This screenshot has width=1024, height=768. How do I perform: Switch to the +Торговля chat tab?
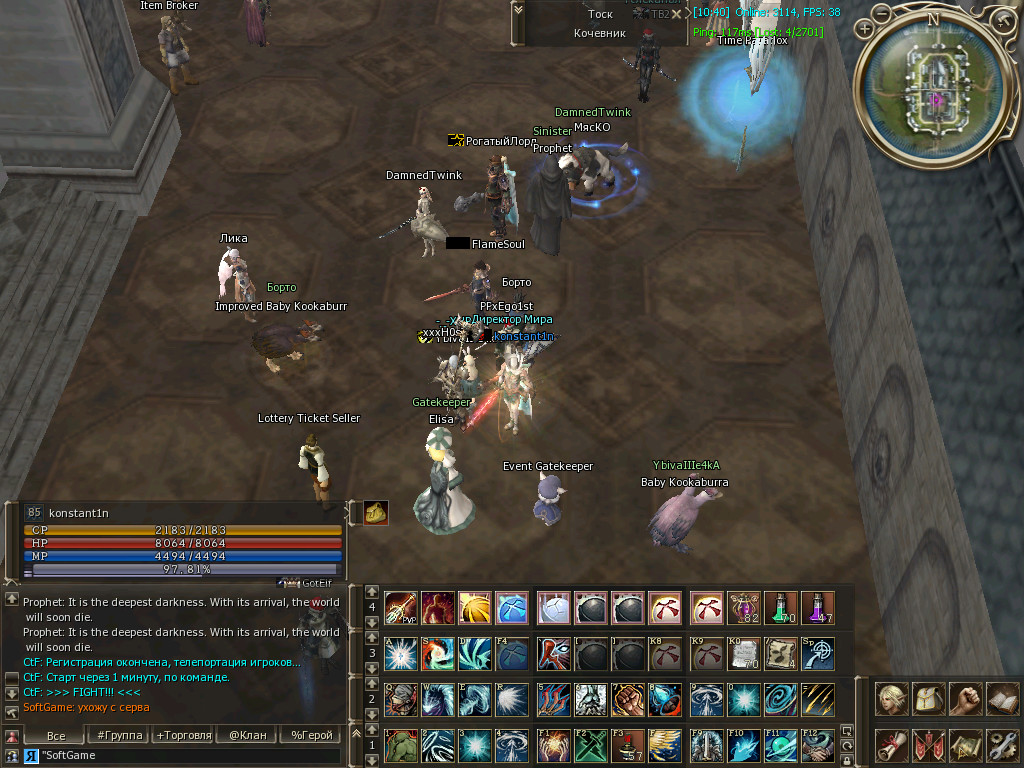[x=183, y=735]
